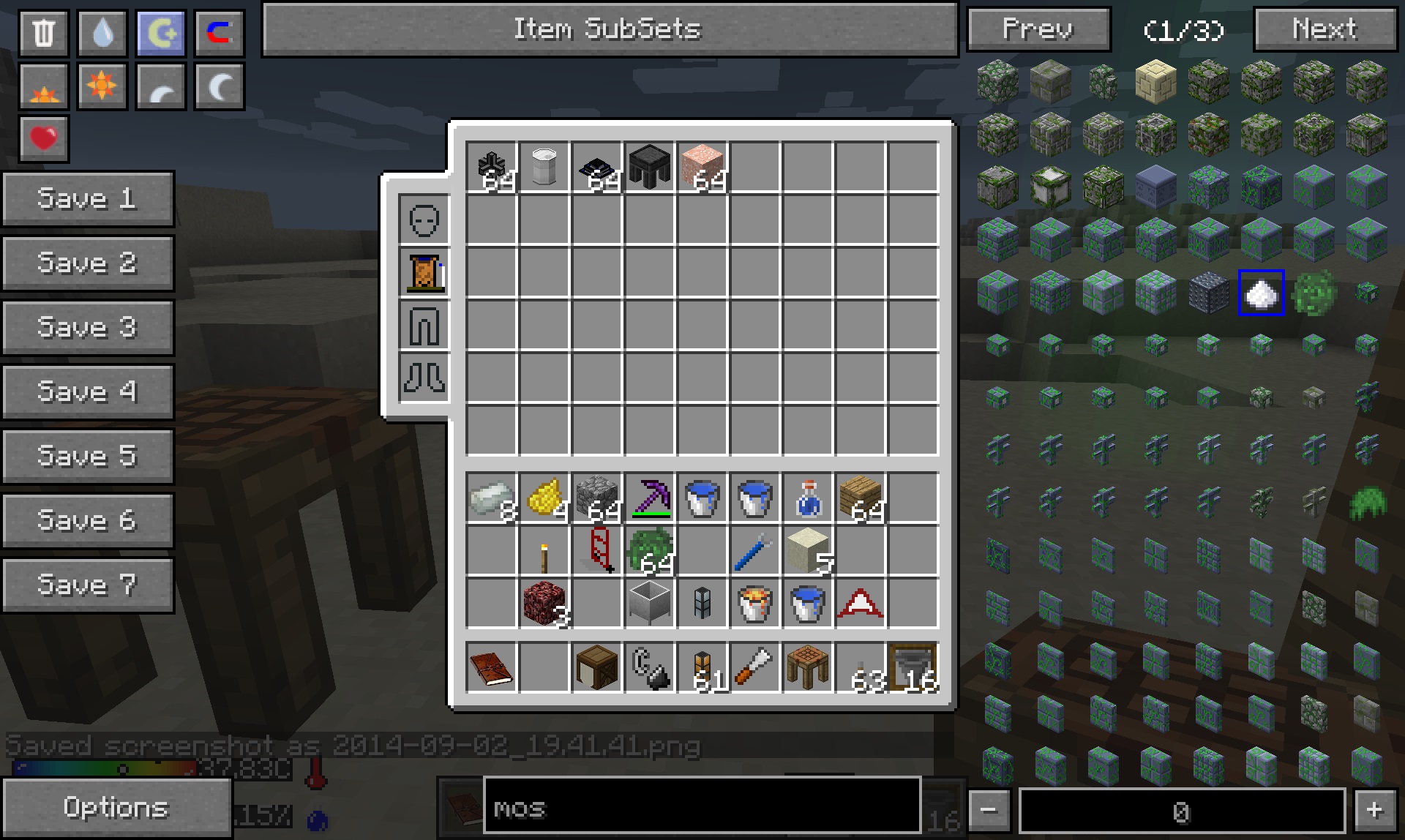The height and width of the screenshot is (840, 1405).
Task: Select the Save 7 button
Action: coord(88,585)
